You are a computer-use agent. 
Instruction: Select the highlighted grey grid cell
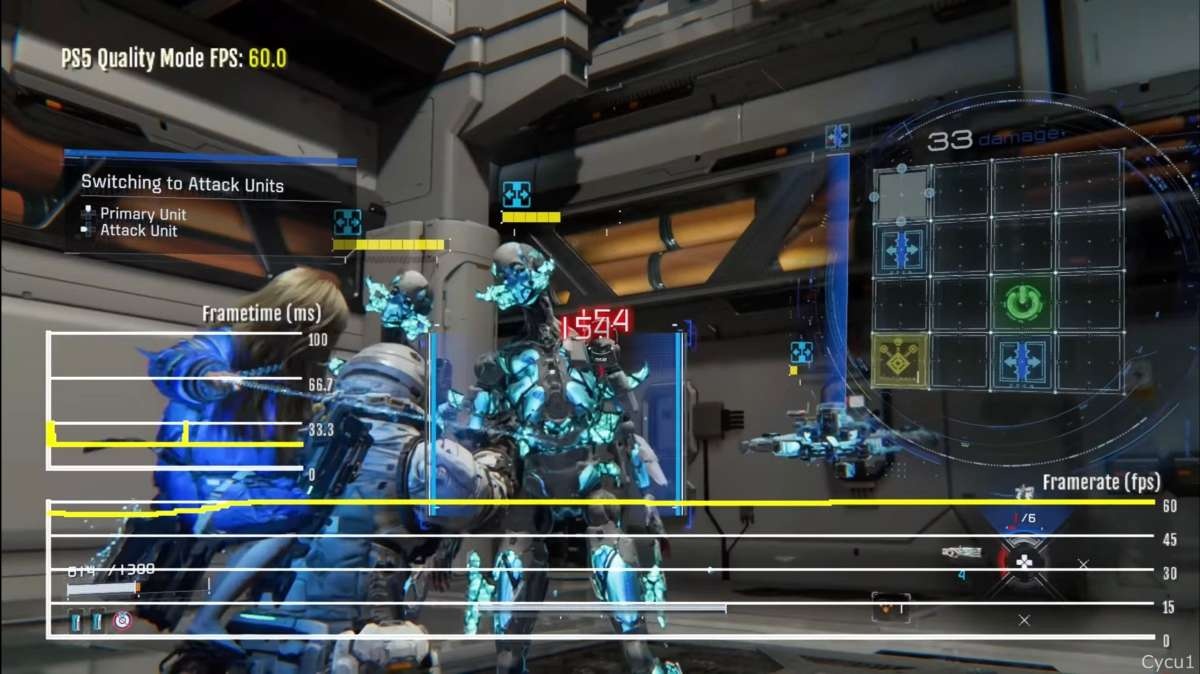tap(900, 194)
